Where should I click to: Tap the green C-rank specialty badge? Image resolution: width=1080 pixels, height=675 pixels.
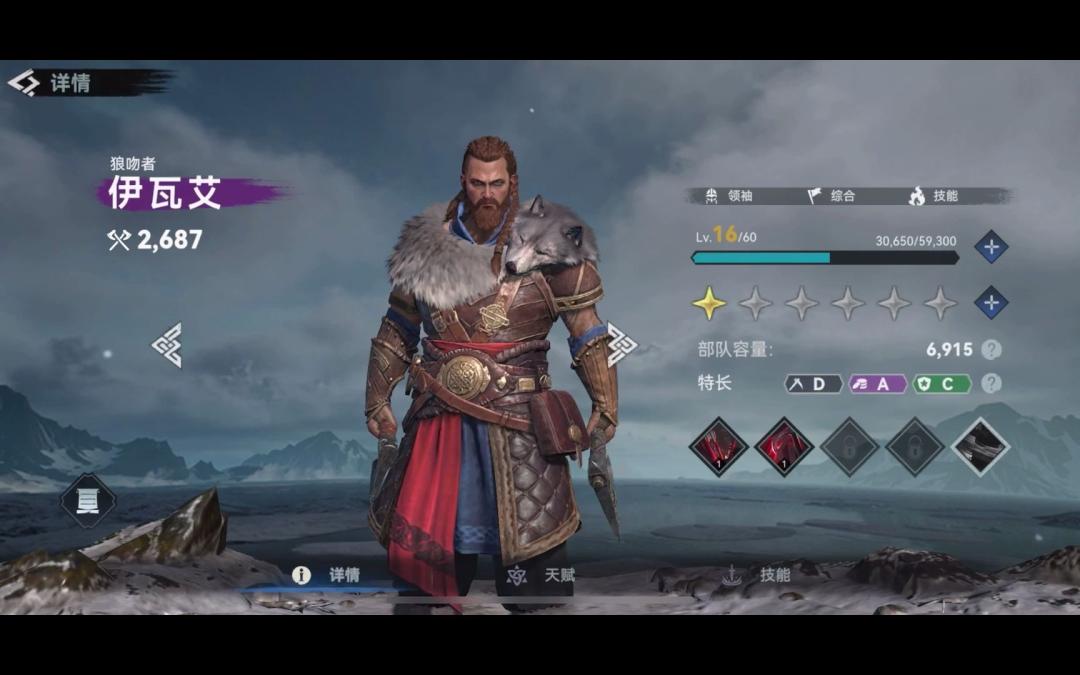(942, 383)
